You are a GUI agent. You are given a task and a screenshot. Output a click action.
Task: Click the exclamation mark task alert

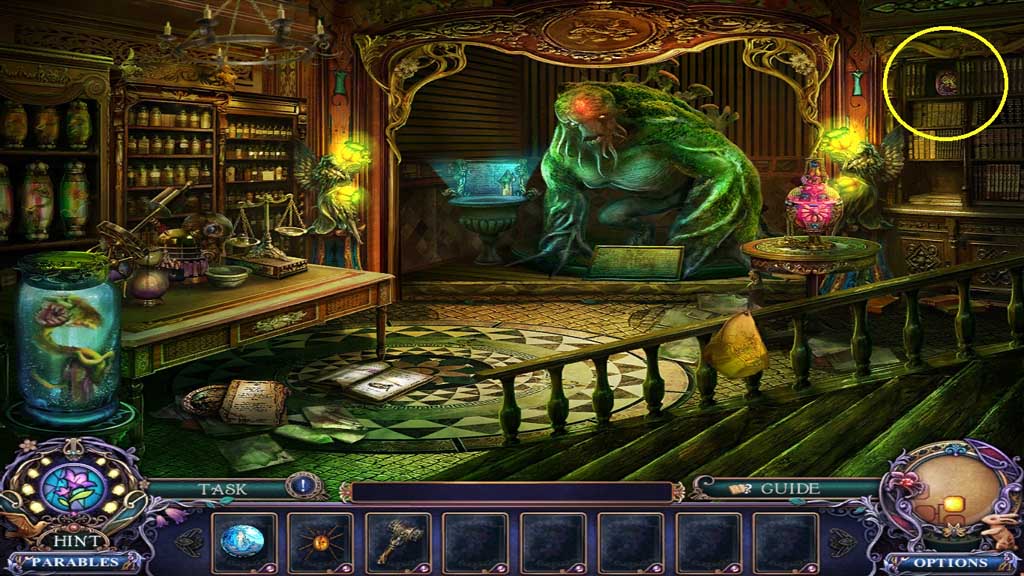click(x=301, y=487)
